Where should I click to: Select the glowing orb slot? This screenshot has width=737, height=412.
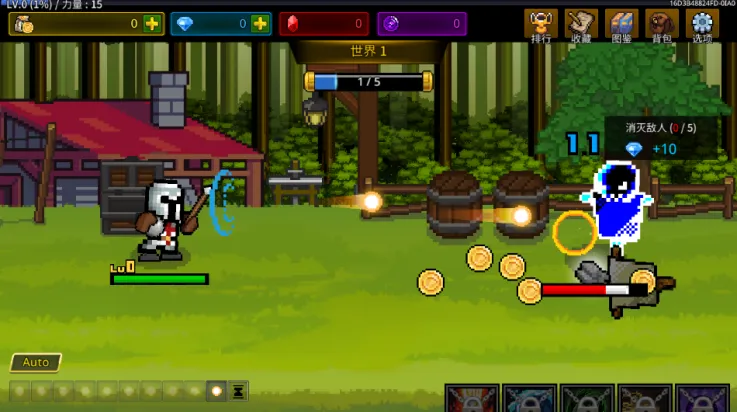[216, 391]
